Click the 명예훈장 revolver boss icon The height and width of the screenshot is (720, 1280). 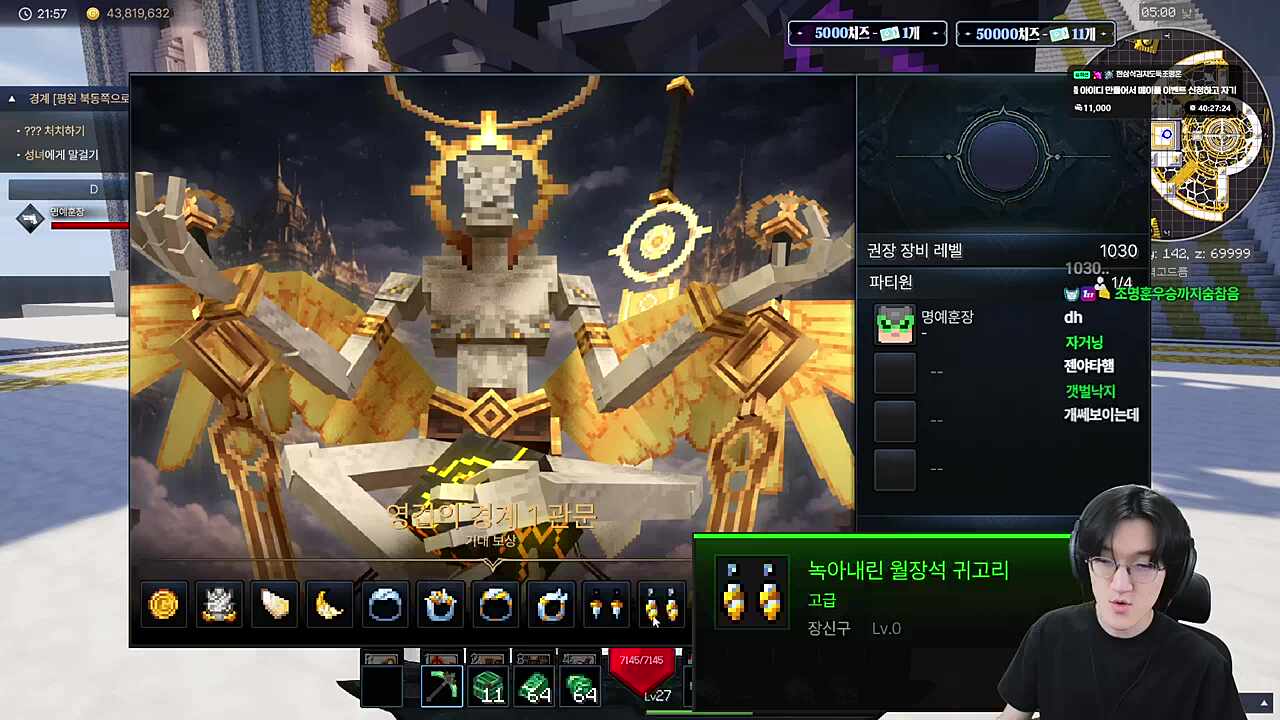[x=30, y=218]
